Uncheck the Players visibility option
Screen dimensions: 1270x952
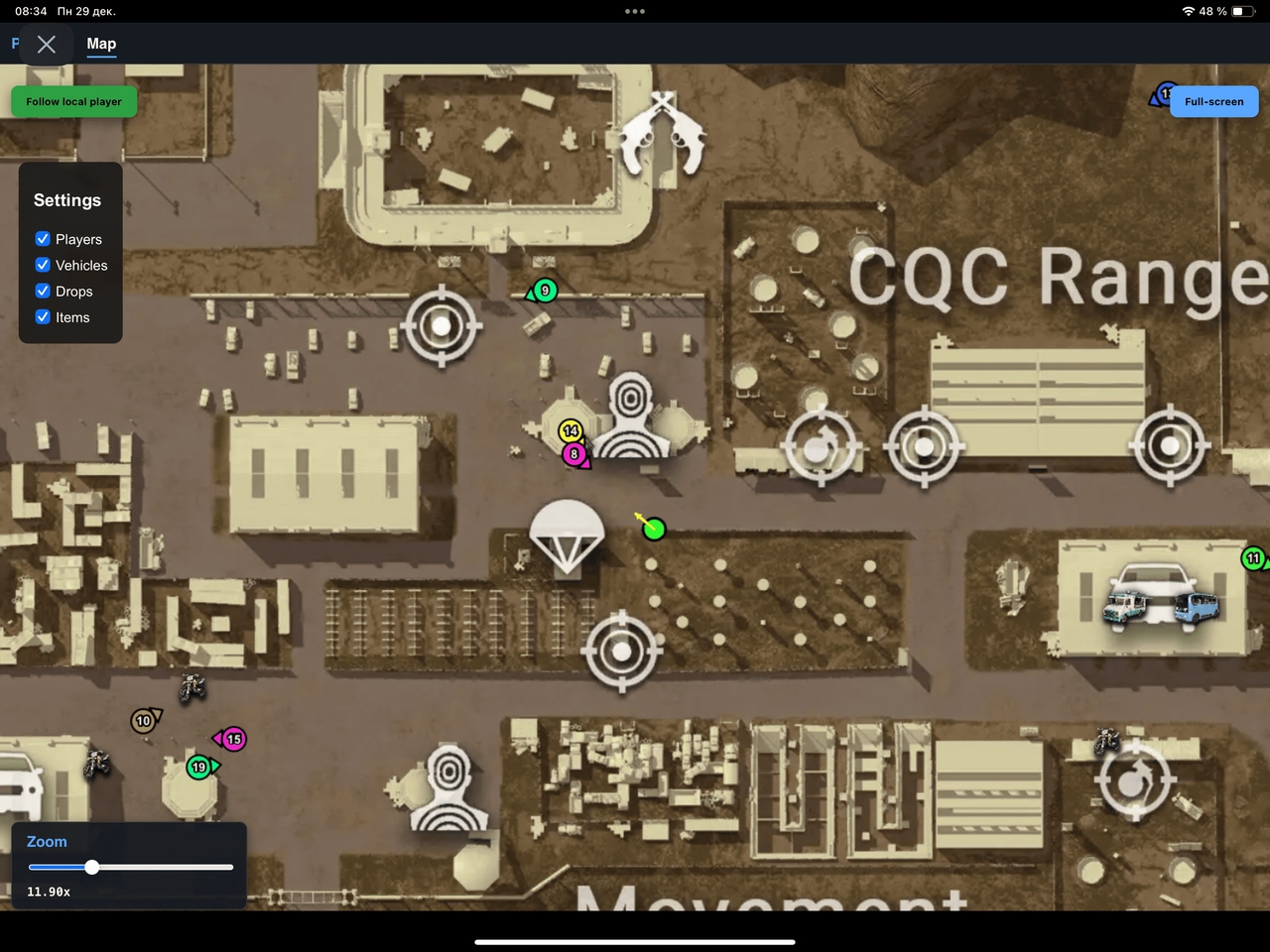tap(43, 239)
